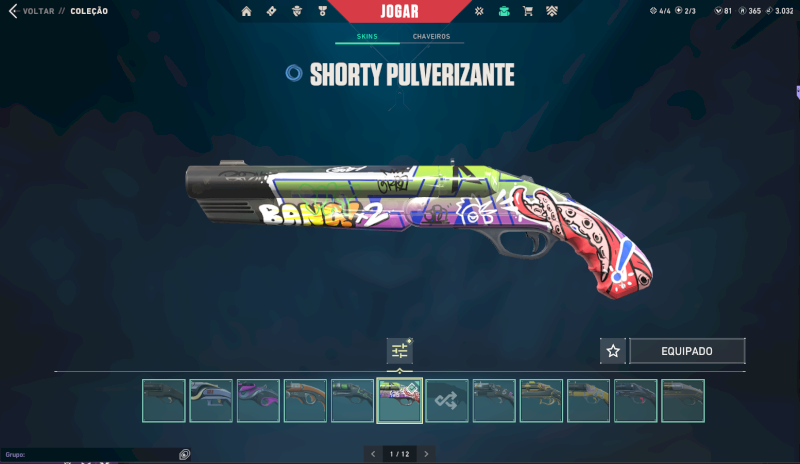The width and height of the screenshot is (800, 464).
Task: Open the battle pass ticket icon
Action: click(272, 11)
